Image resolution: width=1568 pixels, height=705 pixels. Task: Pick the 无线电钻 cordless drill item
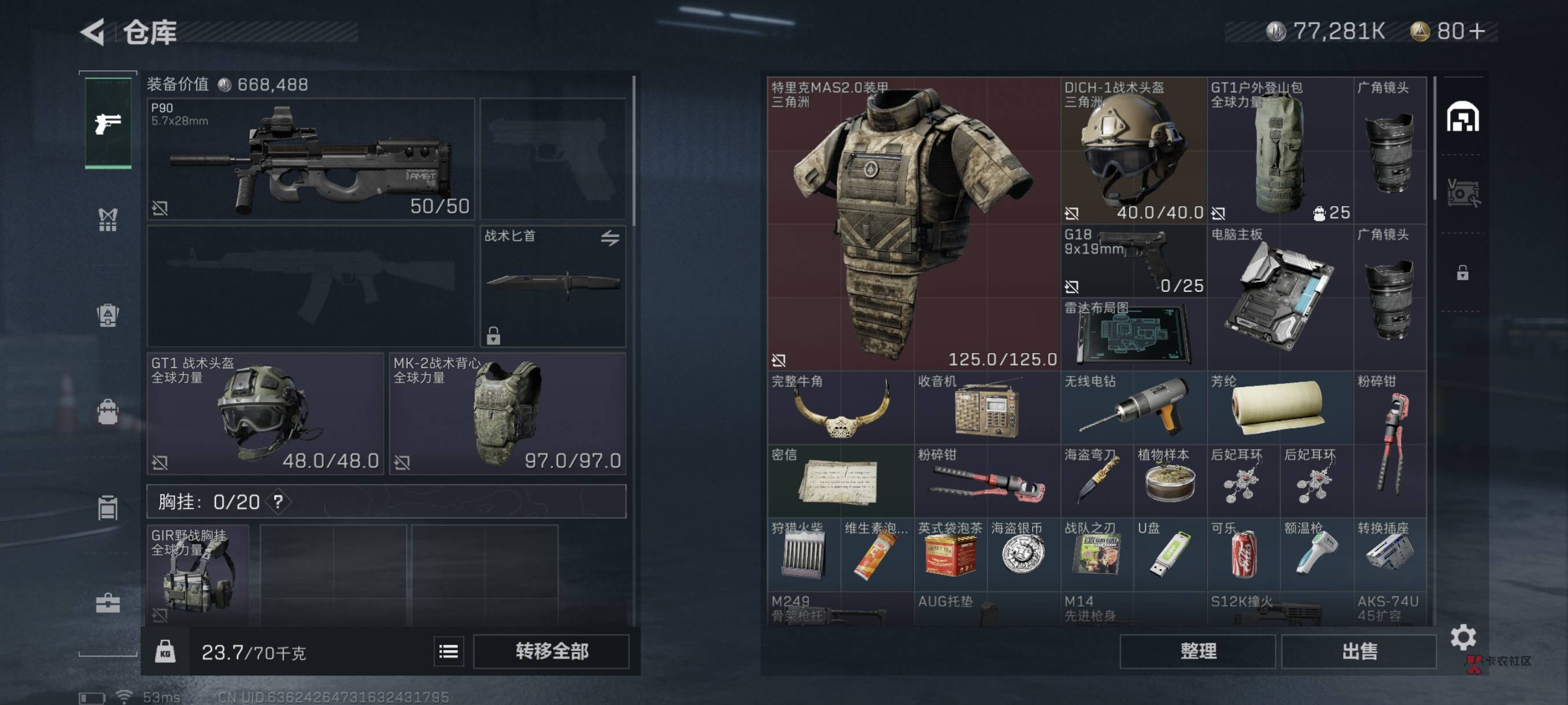(1133, 407)
